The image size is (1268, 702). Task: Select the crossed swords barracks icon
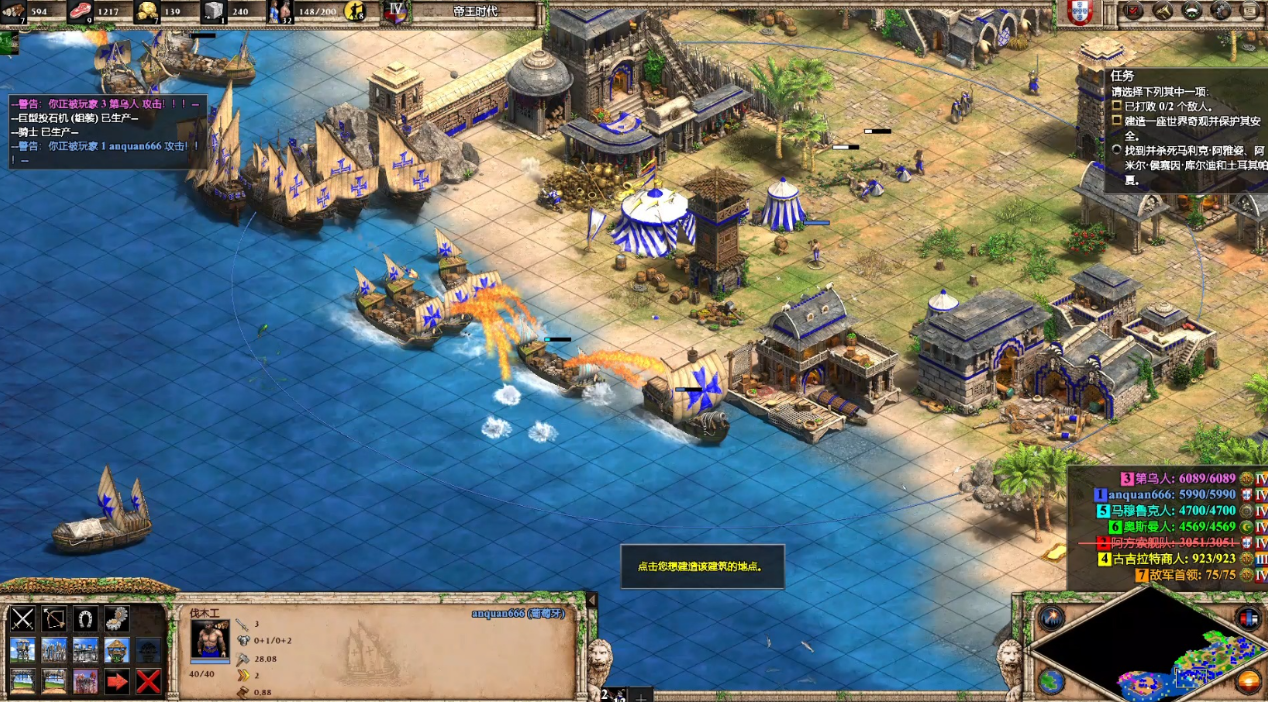[x=23, y=619]
